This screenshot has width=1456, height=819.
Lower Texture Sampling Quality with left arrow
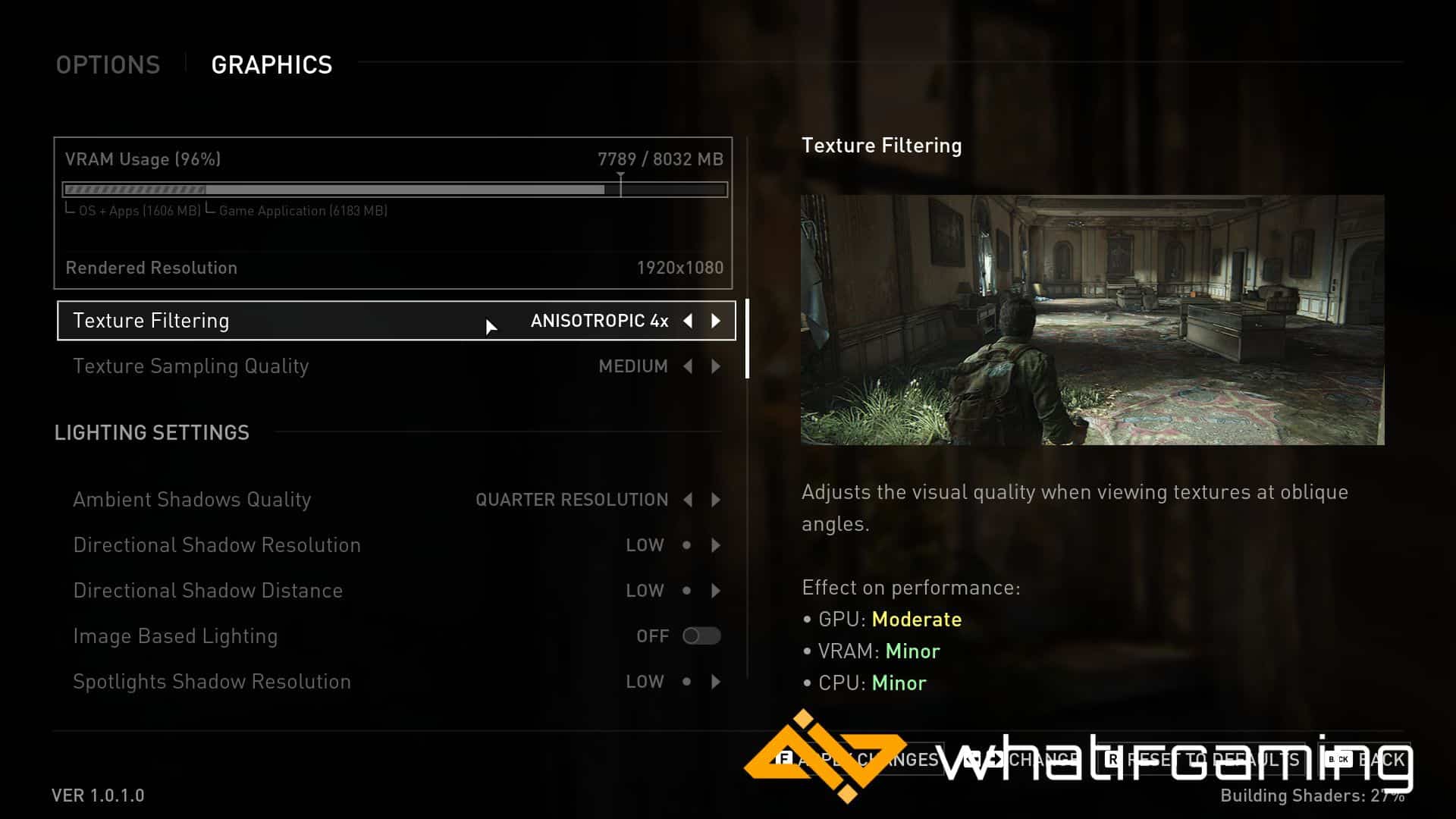point(688,366)
